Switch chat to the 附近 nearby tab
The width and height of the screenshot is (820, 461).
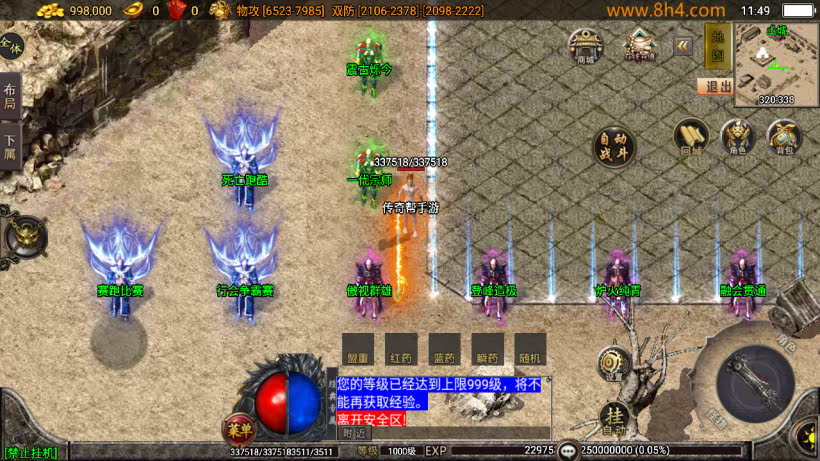coord(354,434)
